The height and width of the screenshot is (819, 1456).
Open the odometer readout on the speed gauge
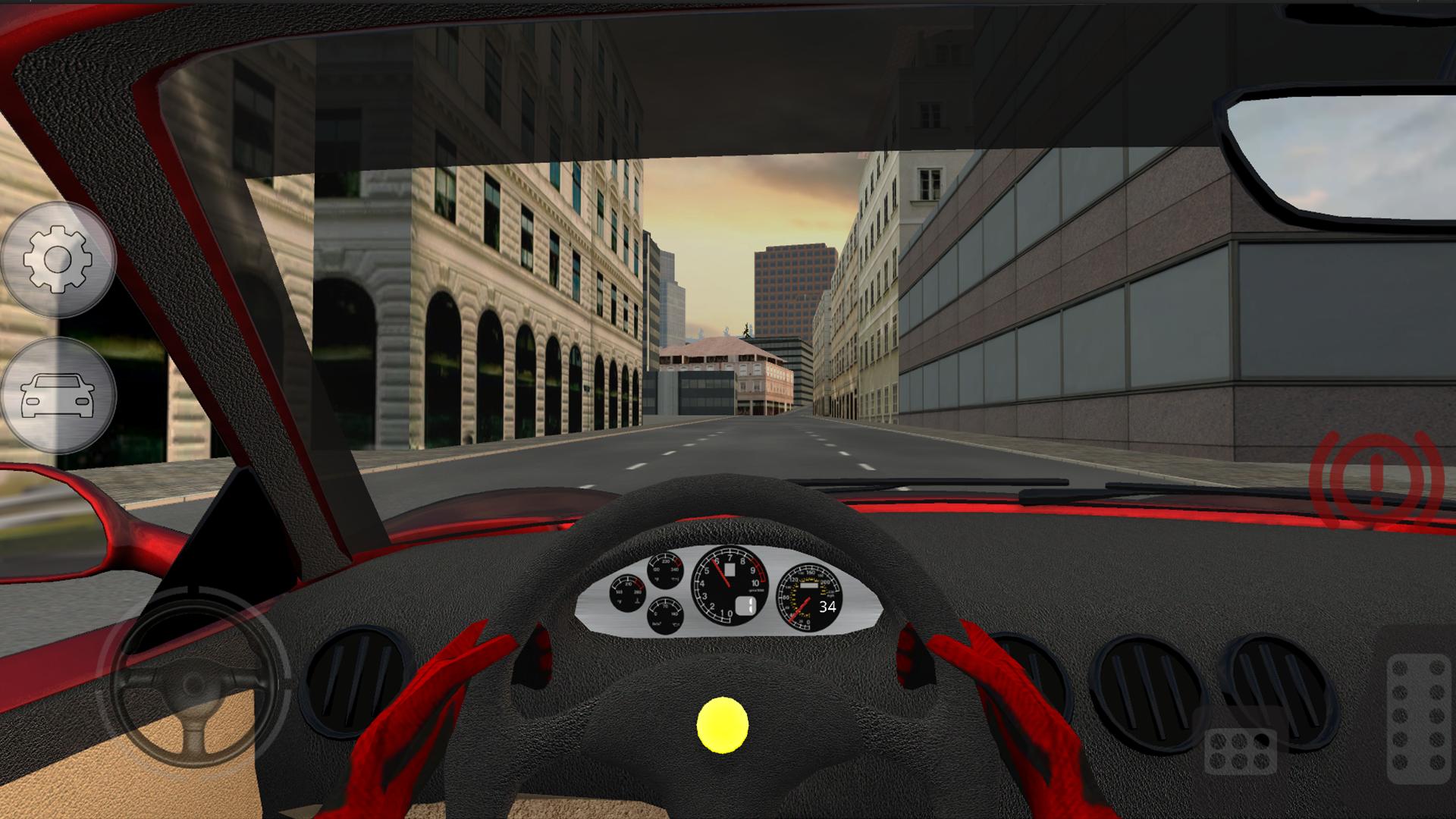tap(809, 585)
